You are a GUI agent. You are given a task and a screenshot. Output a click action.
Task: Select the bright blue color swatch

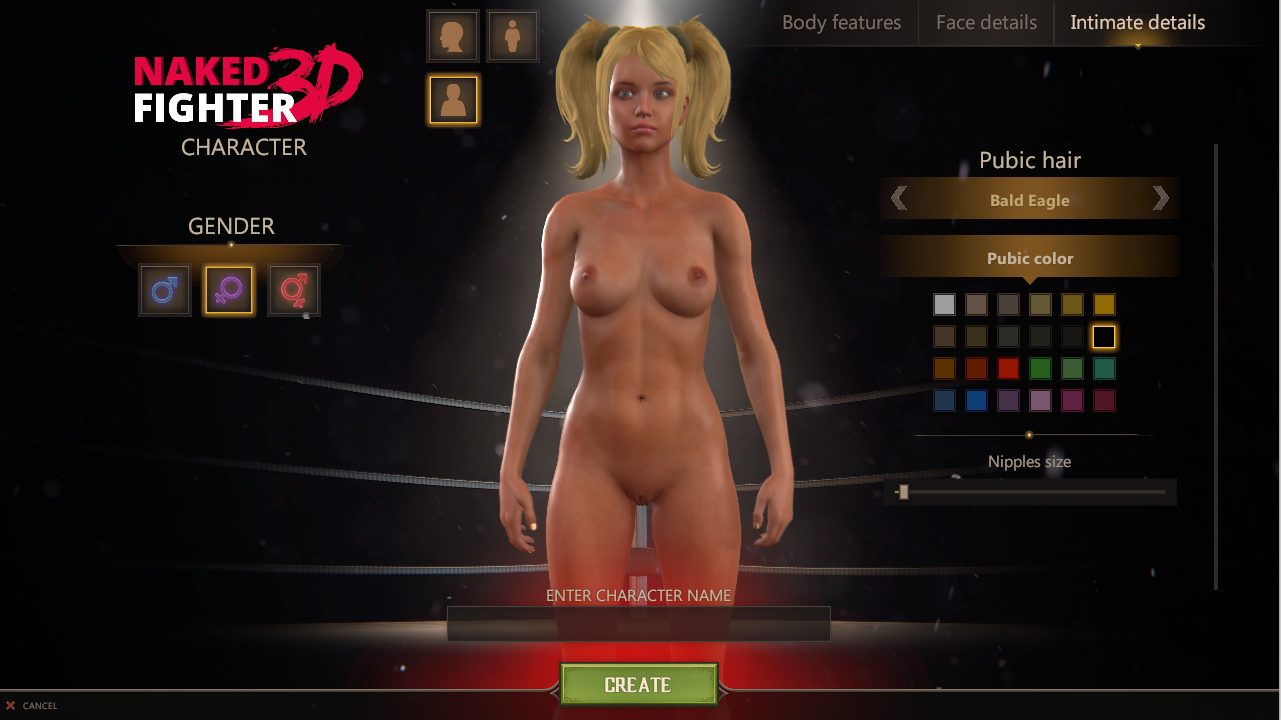976,401
